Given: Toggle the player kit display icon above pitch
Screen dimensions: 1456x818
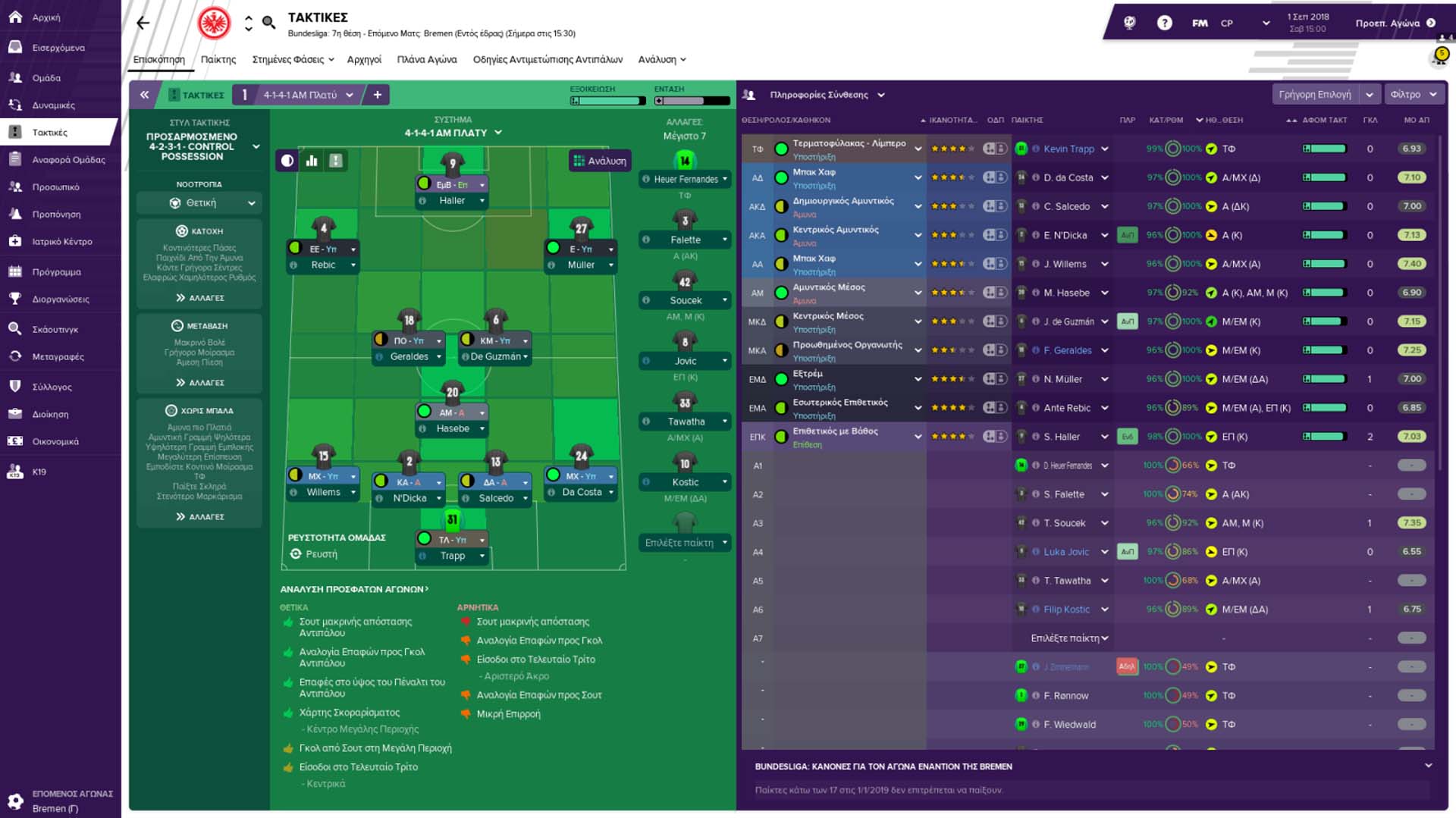Looking at the screenshot, I should (336, 161).
